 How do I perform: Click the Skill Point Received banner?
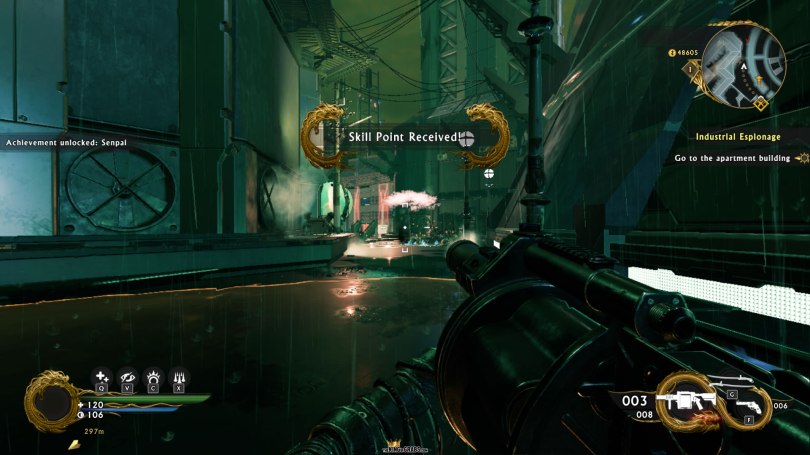pyautogui.click(x=405, y=137)
